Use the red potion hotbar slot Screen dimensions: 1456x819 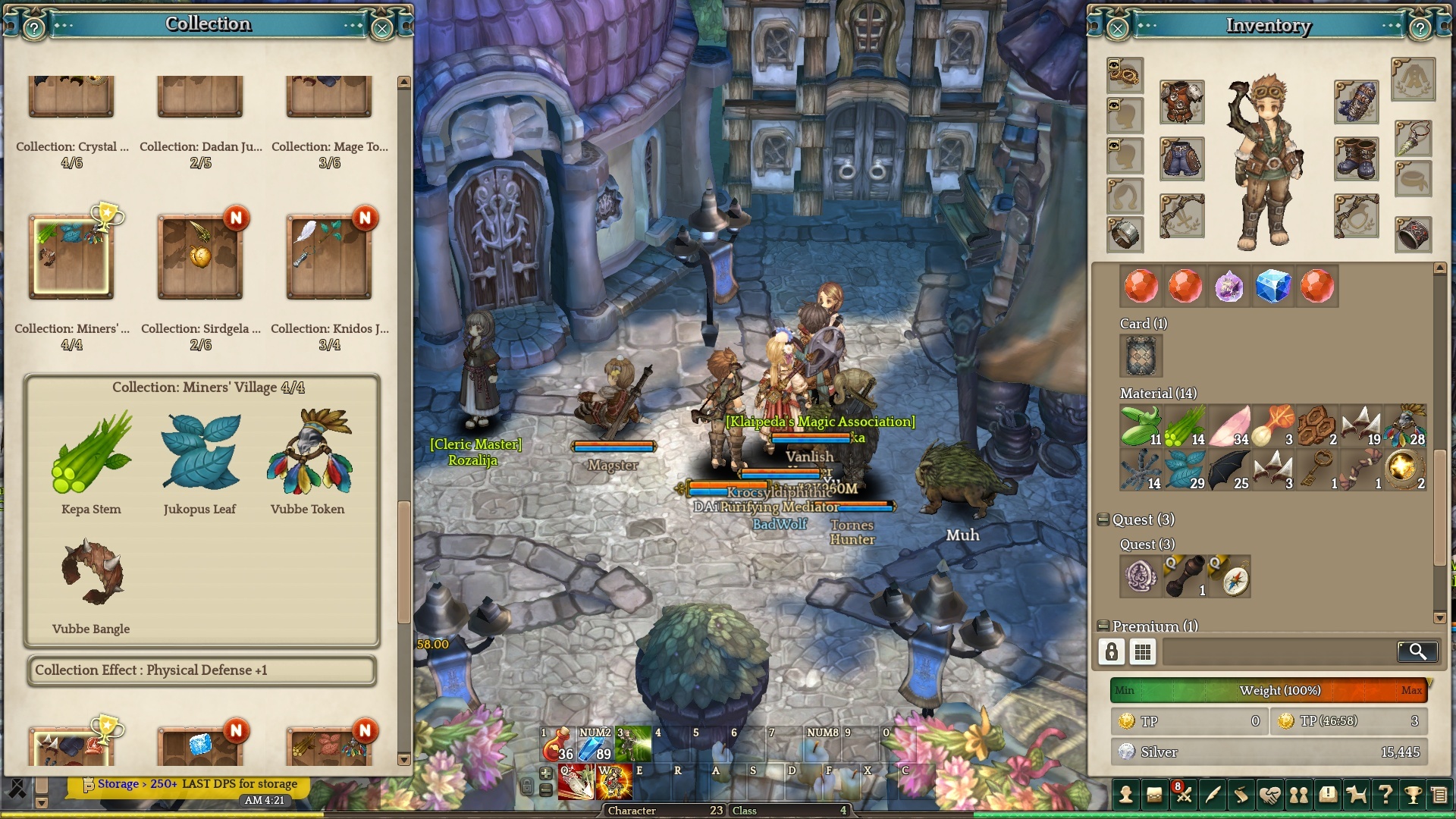[x=557, y=744]
